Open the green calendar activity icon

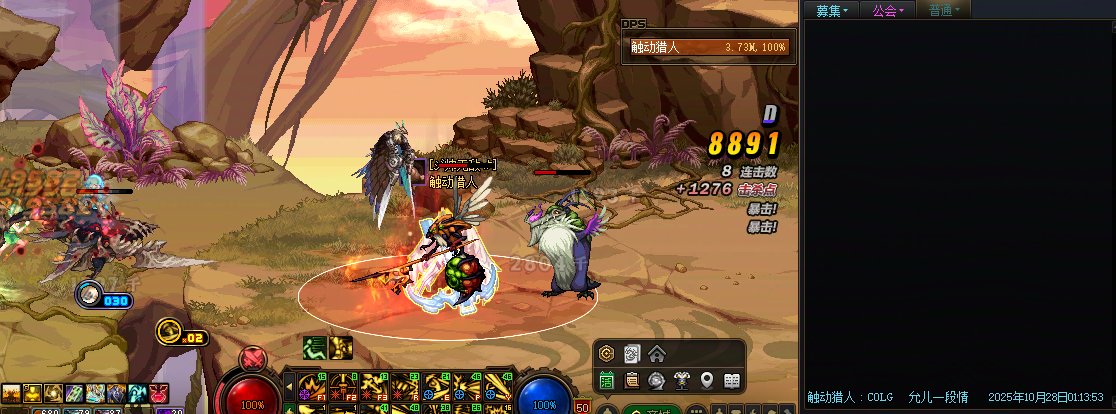point(607,380)
